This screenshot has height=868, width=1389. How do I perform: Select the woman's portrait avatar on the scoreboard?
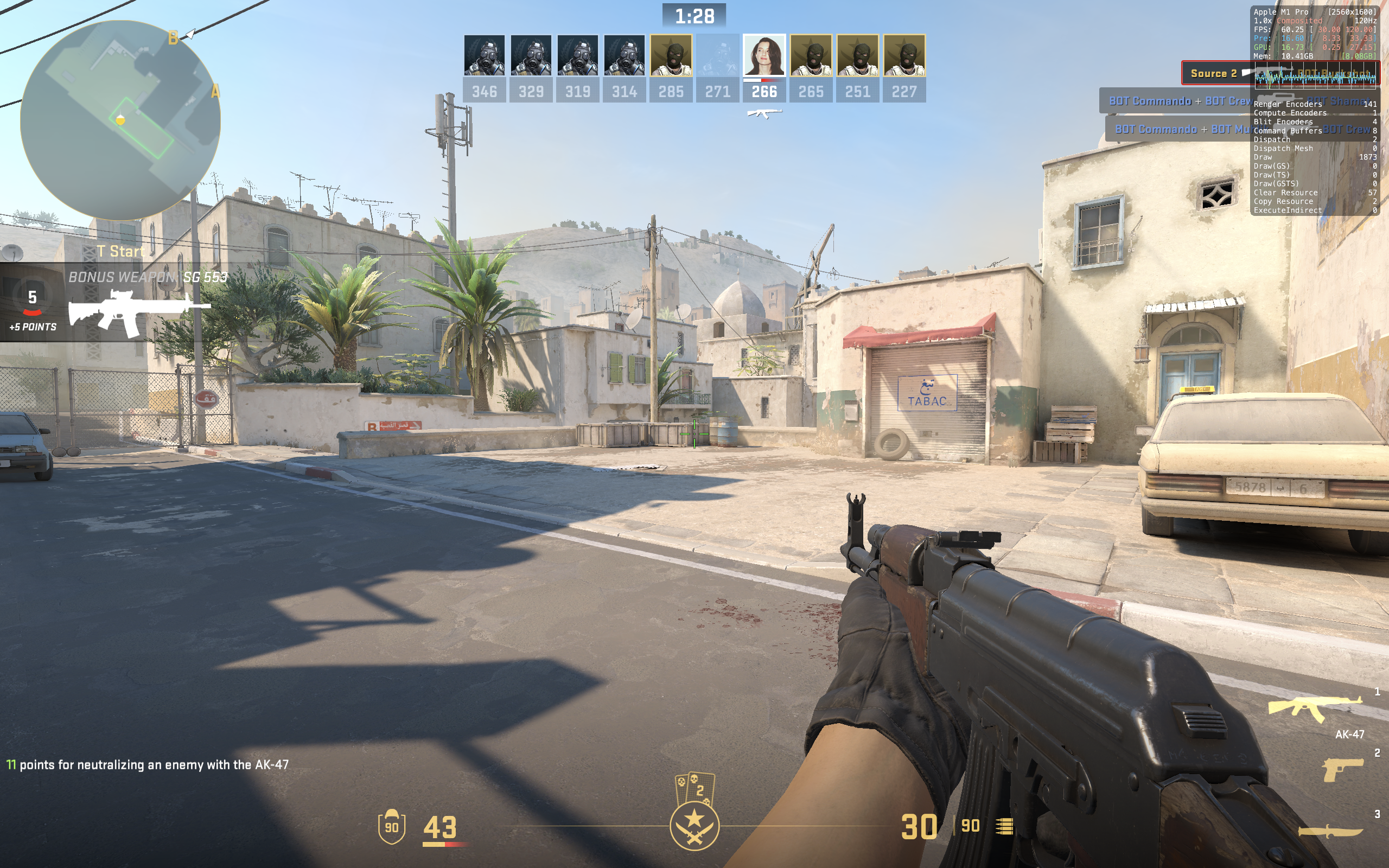pyautogui.click(x=764, y=56)
